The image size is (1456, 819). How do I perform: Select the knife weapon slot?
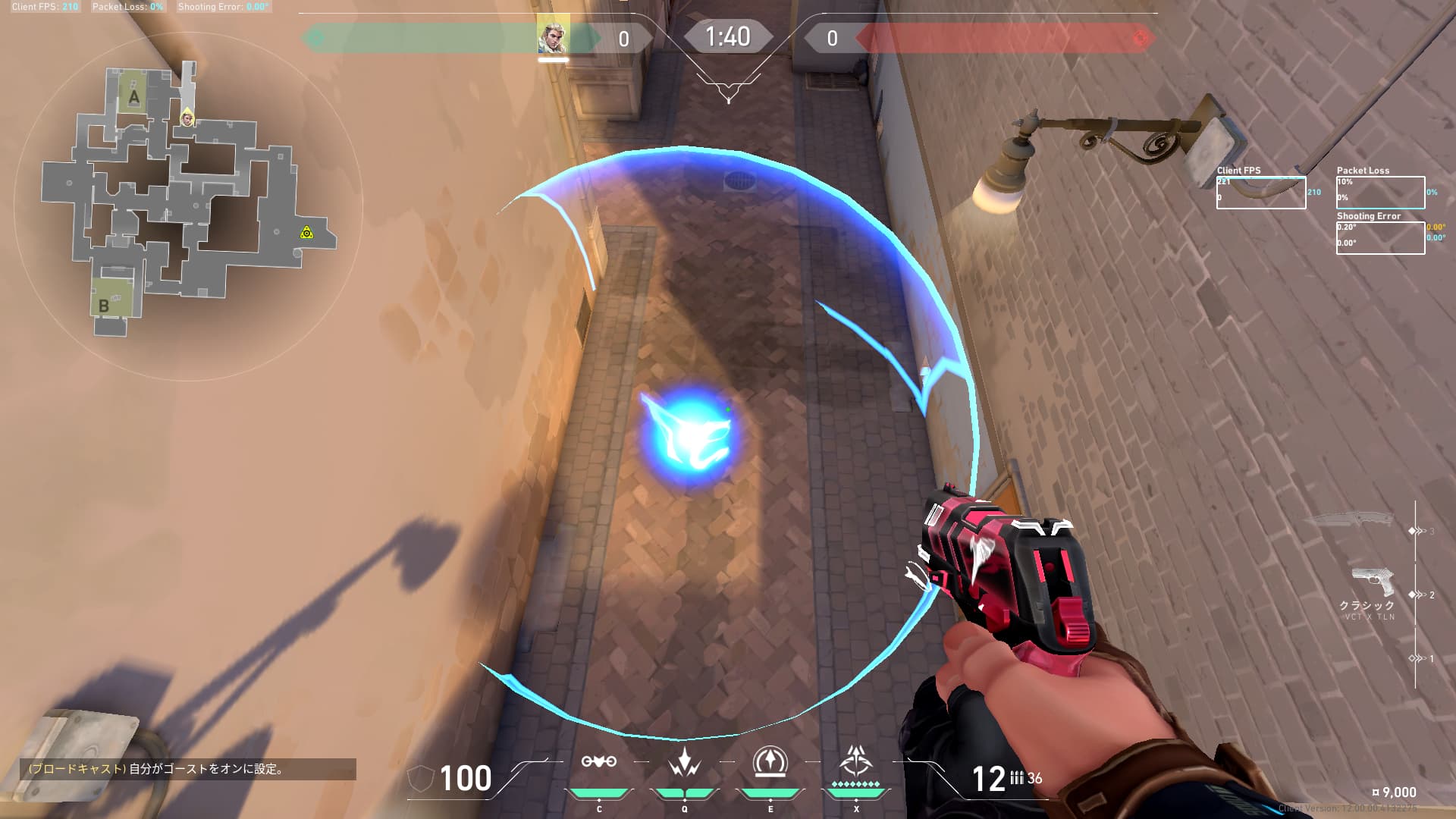point(1348,520)
